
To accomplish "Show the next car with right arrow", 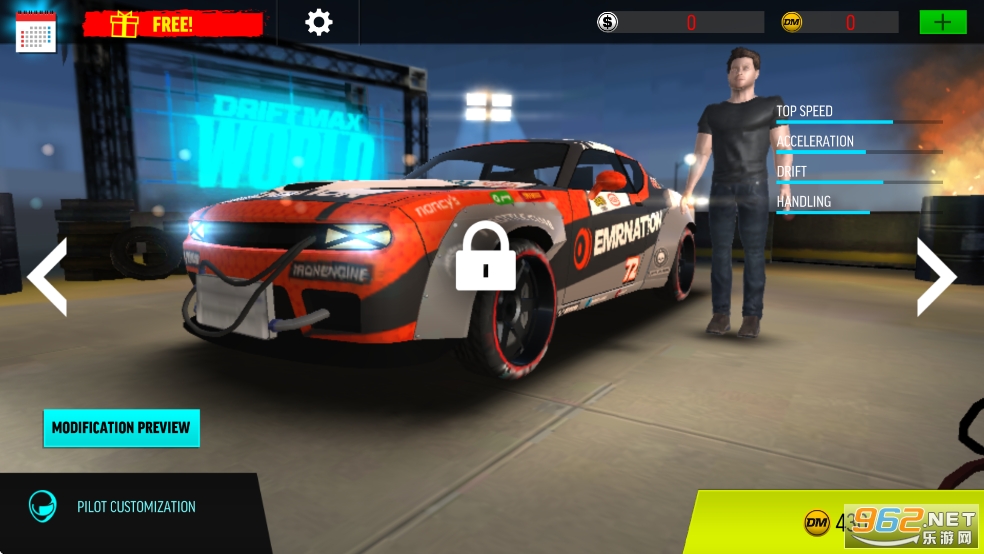I will click(936, 277).
